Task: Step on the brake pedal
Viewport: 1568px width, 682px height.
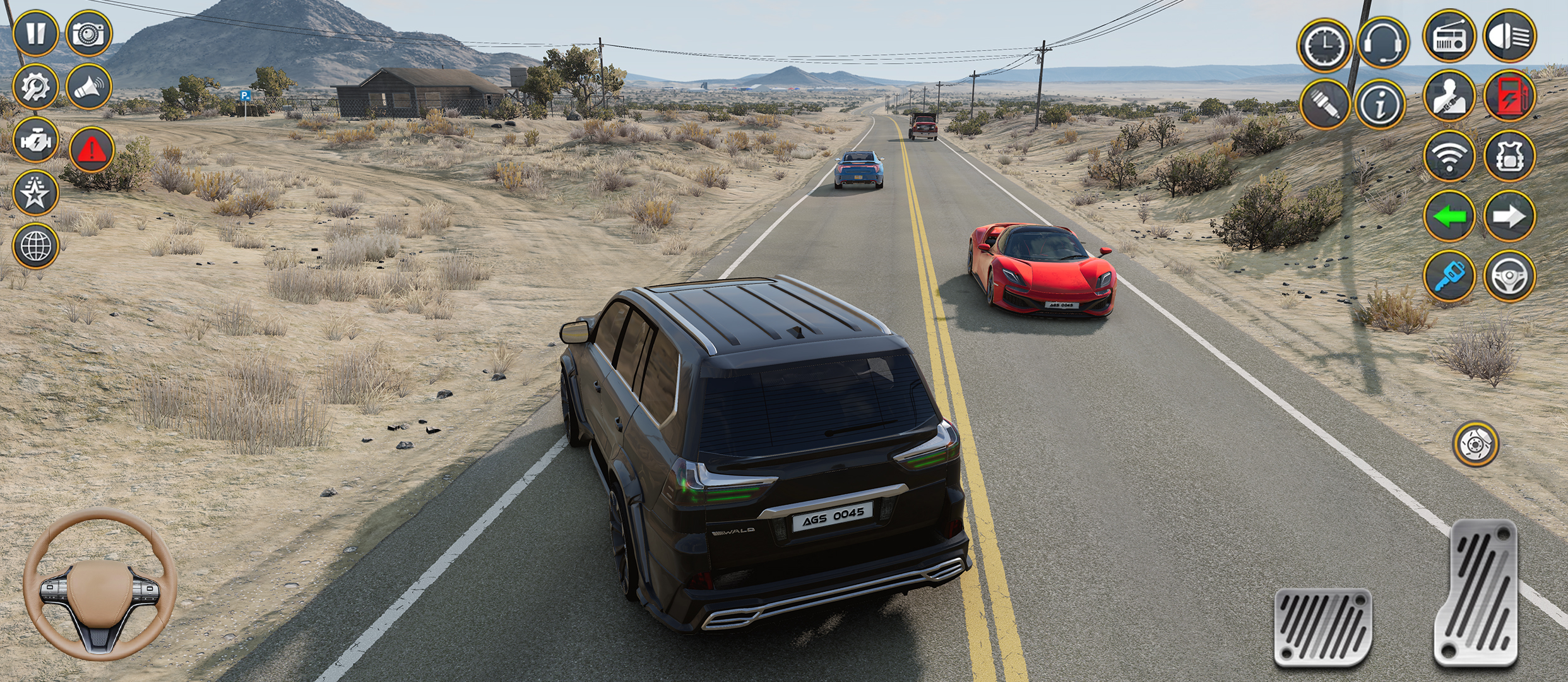Action: point(1322,627)
